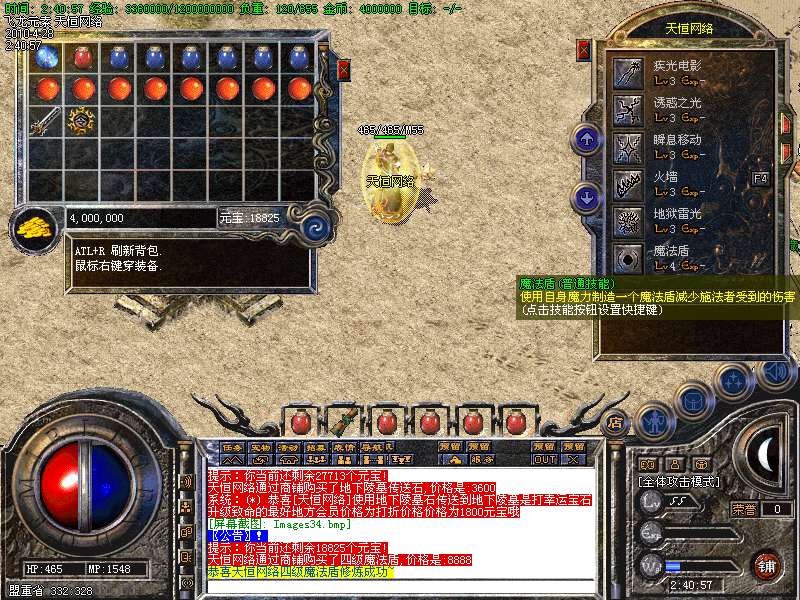Select the golden sun medallion item
800x600 pixels.
tap(81, 121)
